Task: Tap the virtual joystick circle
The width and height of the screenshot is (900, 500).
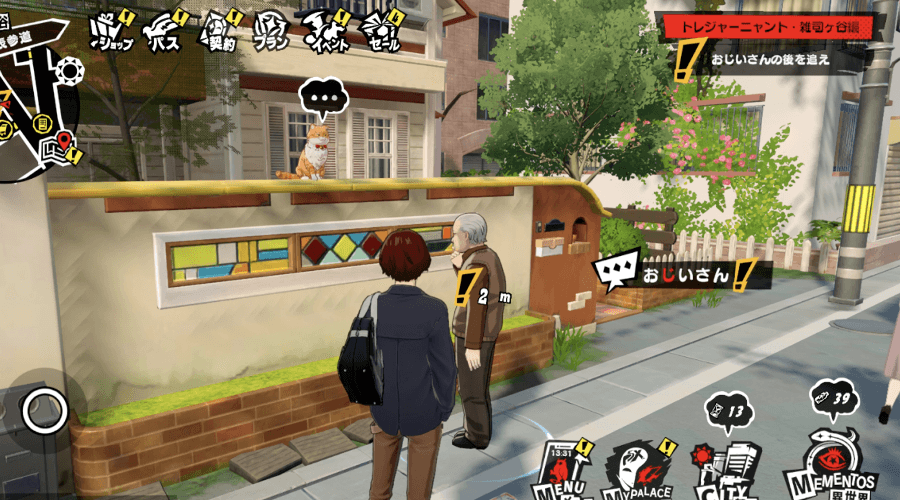Action: [44, 409]
